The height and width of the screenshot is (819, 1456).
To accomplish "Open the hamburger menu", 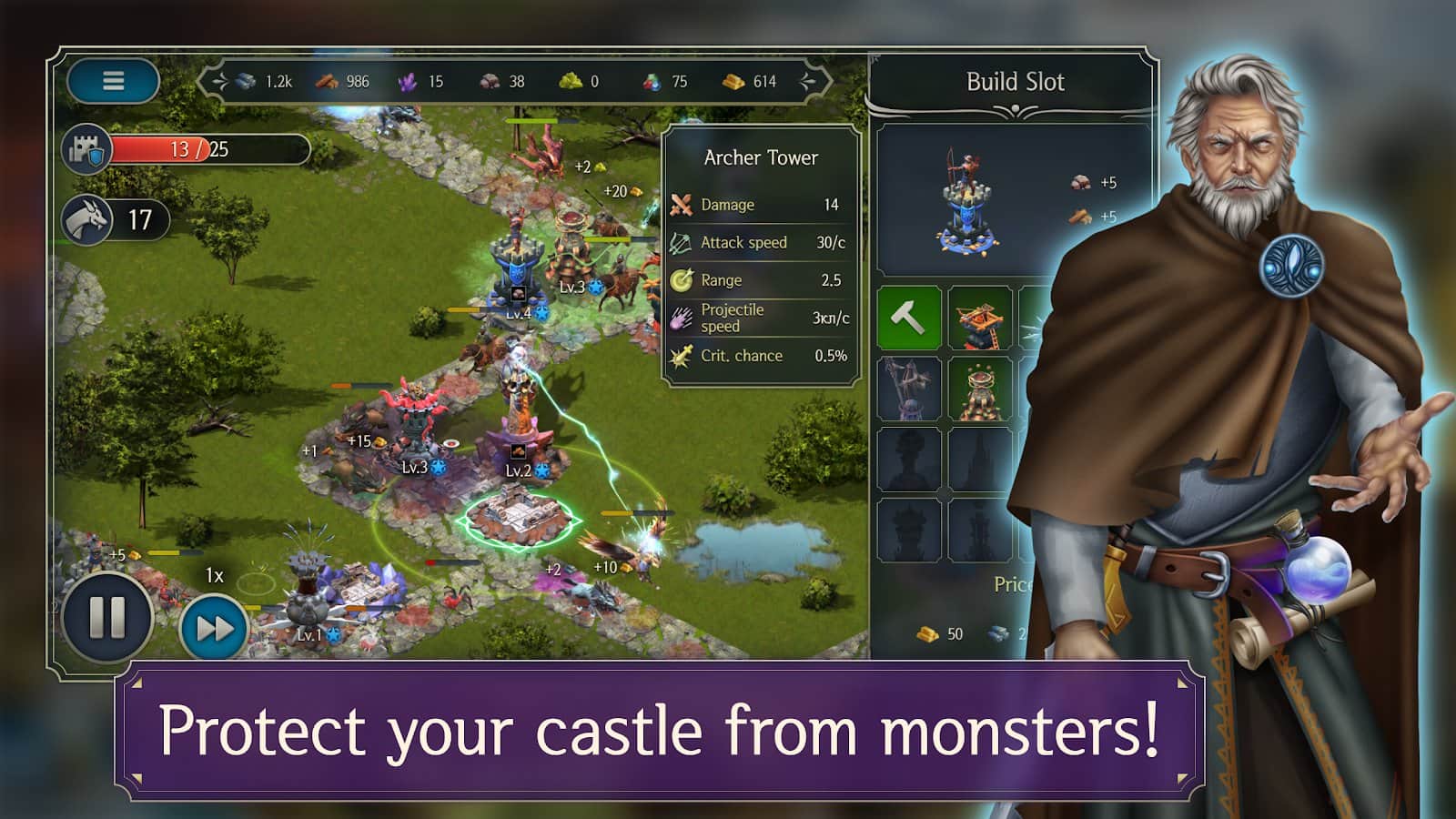I will pos(113,82).
